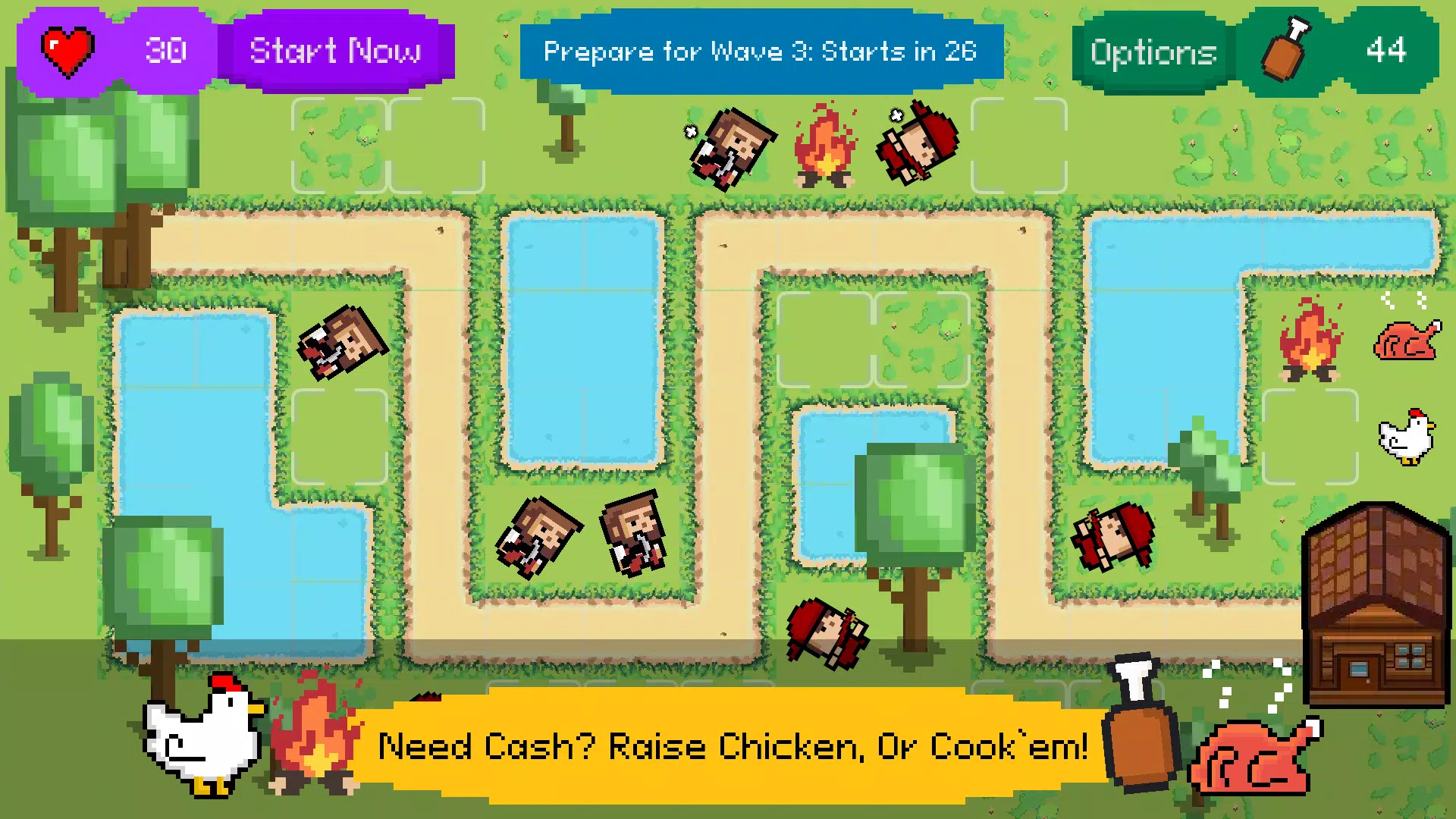Click the wave countdown banner at the top
The width and height of the screenshot is (1456, 819).
pos(761,52)
